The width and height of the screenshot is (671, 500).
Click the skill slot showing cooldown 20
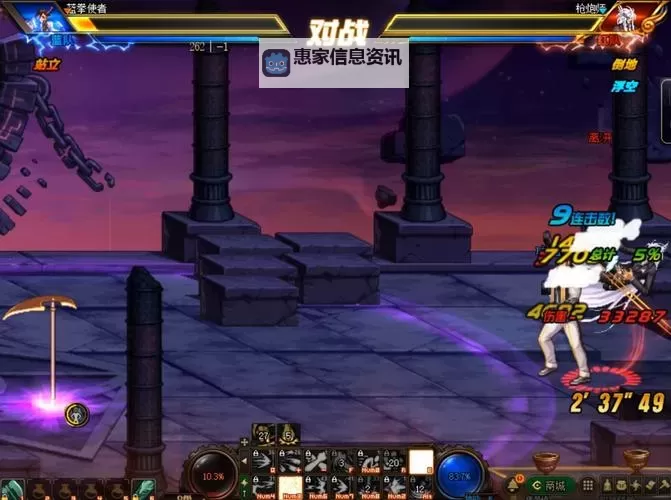click(x=395, y=461)
